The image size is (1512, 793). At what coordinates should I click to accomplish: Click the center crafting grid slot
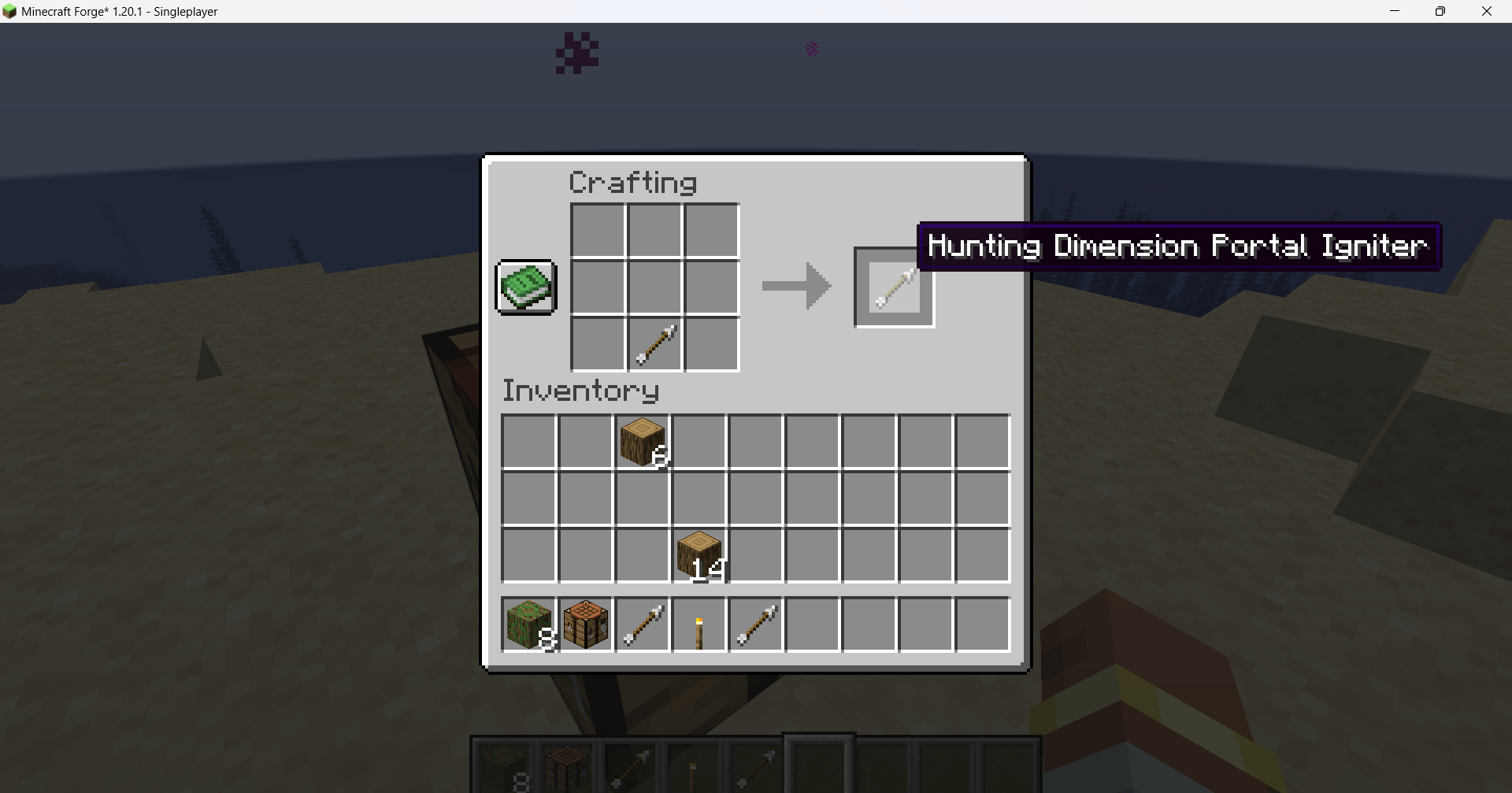click(654, 287)
